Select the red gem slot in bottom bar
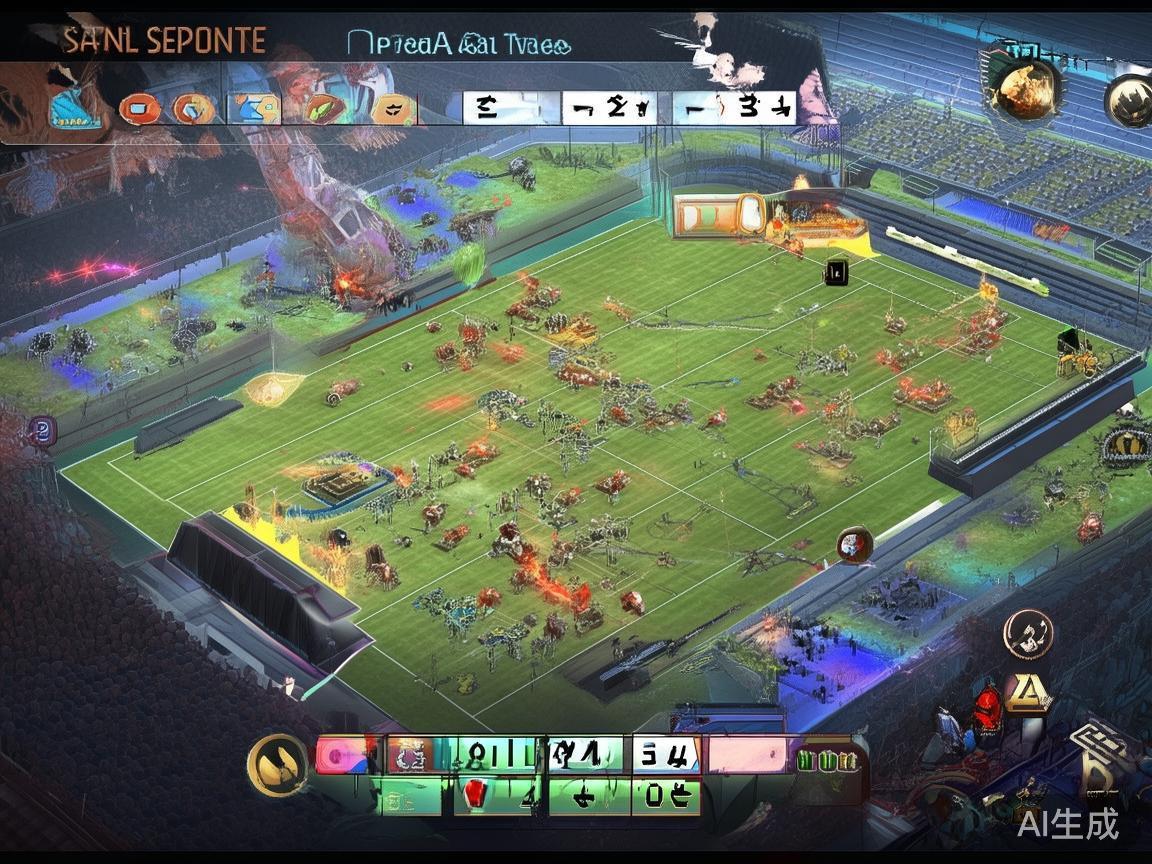The width and height of the screenshot is (1152, 864). [x=475, y=795]
